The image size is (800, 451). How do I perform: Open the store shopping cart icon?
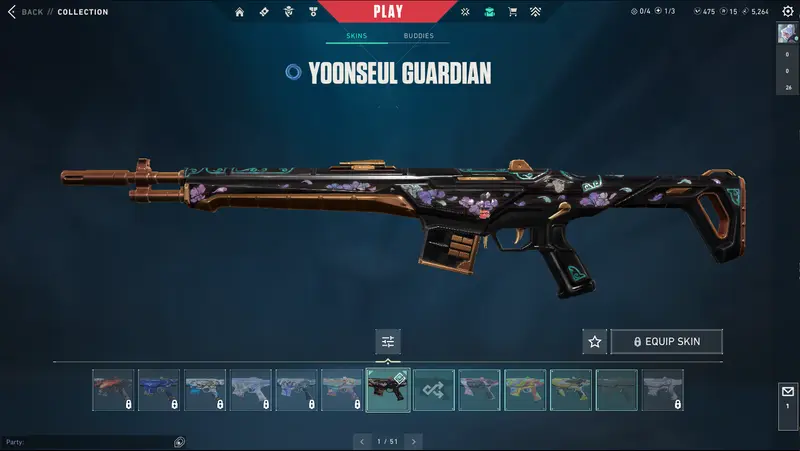513,12
